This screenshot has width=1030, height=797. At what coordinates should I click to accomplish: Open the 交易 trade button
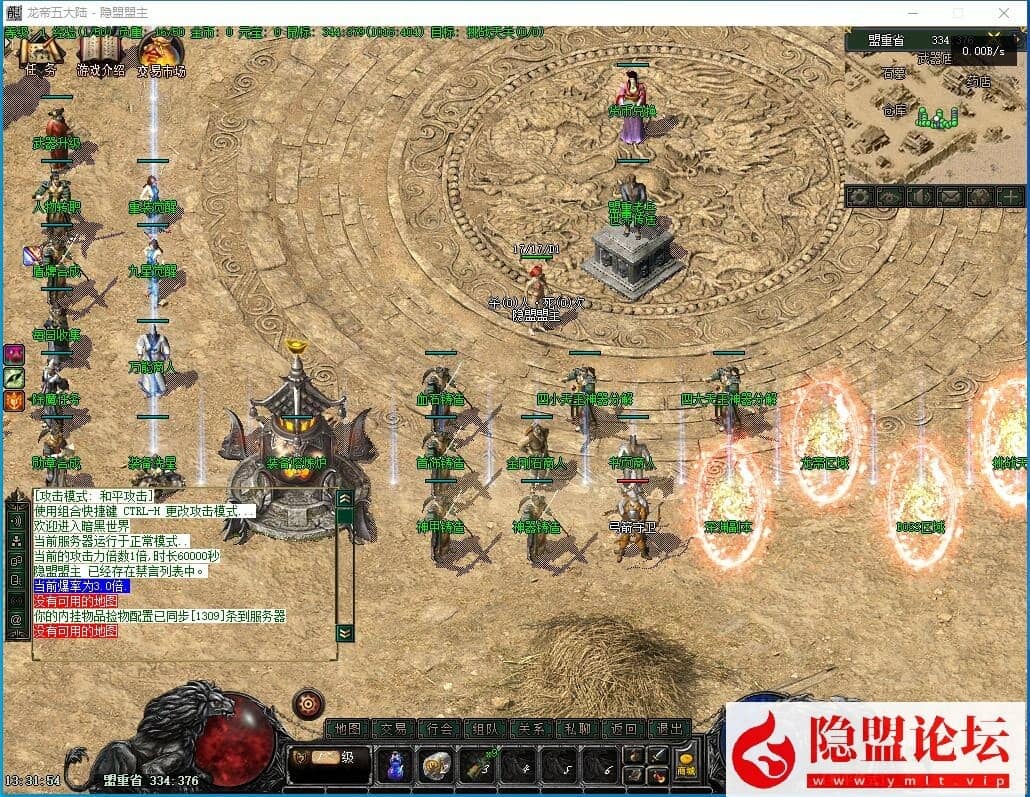click(393, 729)
